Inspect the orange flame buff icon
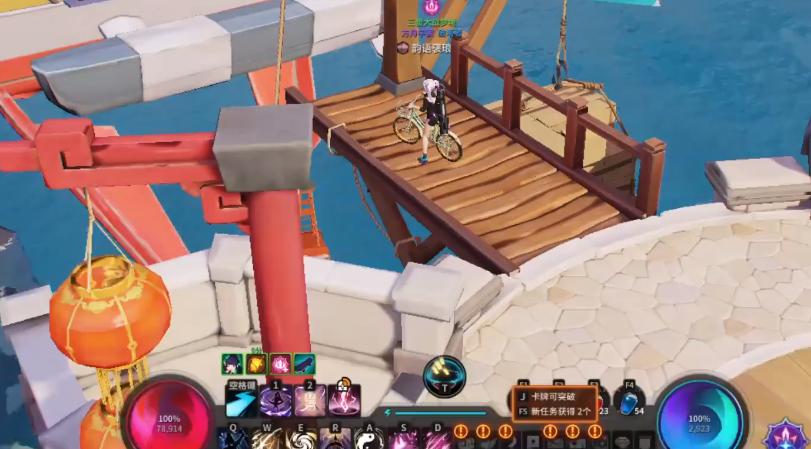The image size is (811, 449). pos(255,363)
